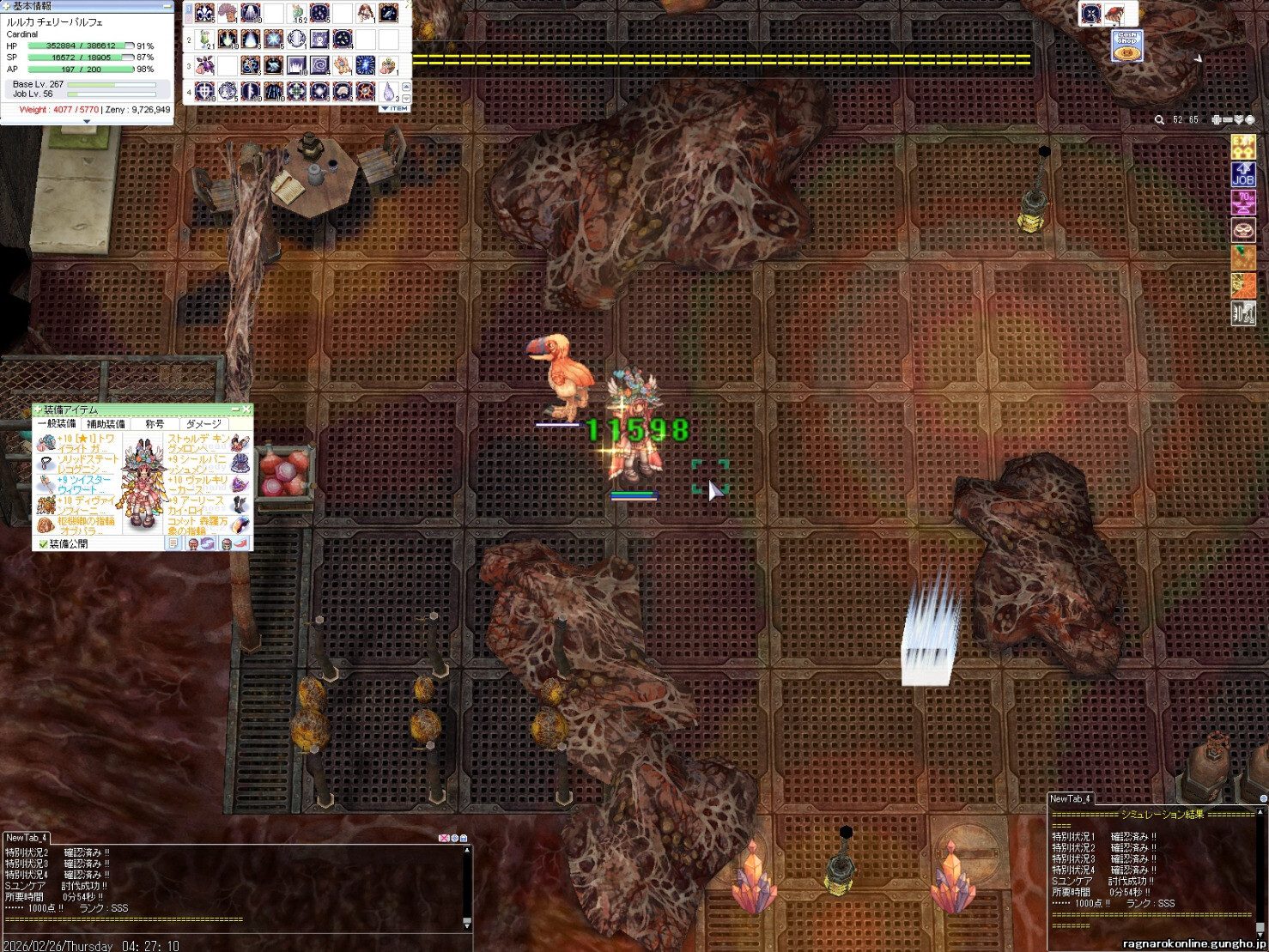Click the EXP boost status icon
Image resolution: width=1269 pixels, height=952 pixels.
point(1242,147)
